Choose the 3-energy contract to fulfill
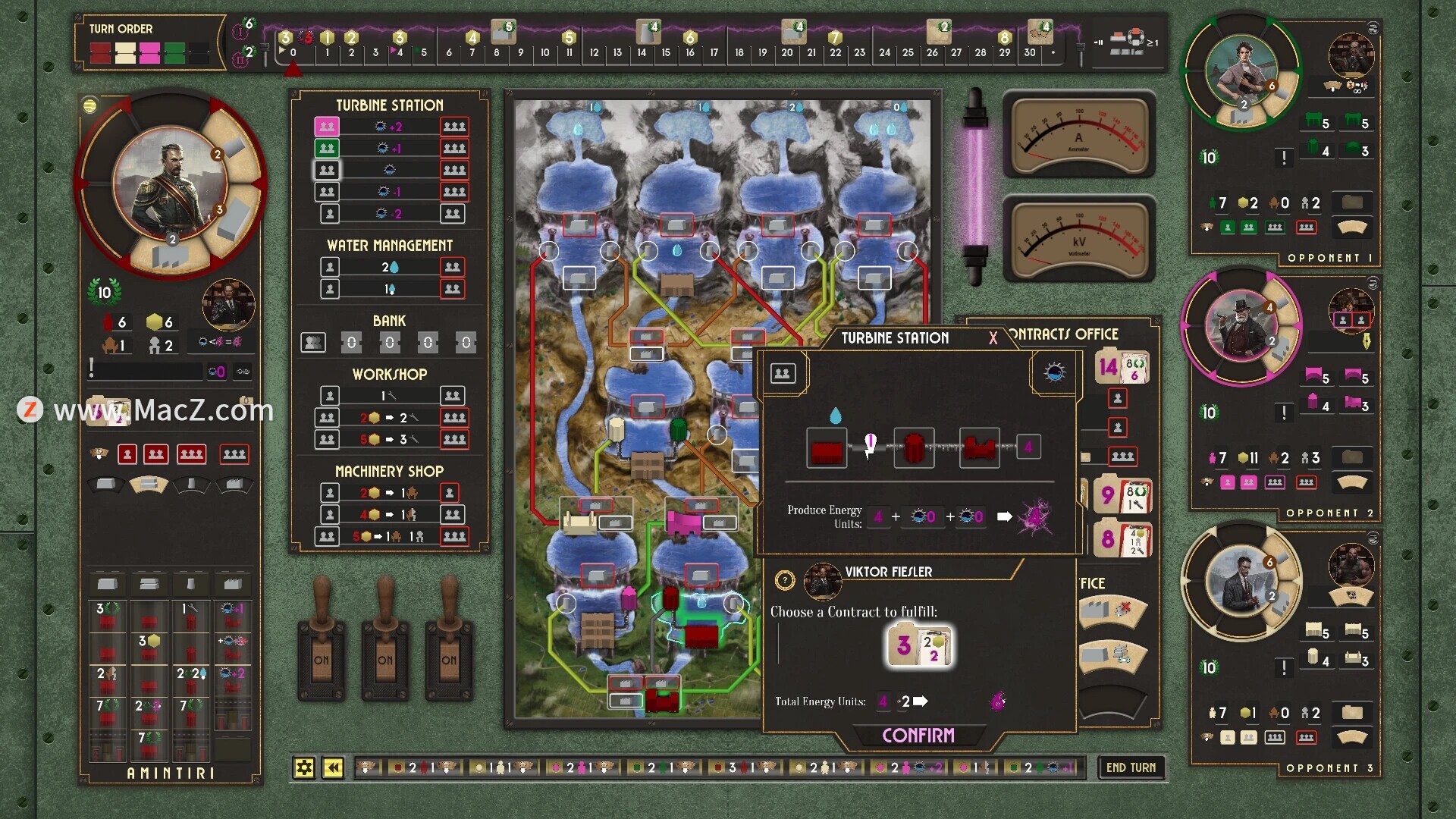 coord(919,645)
